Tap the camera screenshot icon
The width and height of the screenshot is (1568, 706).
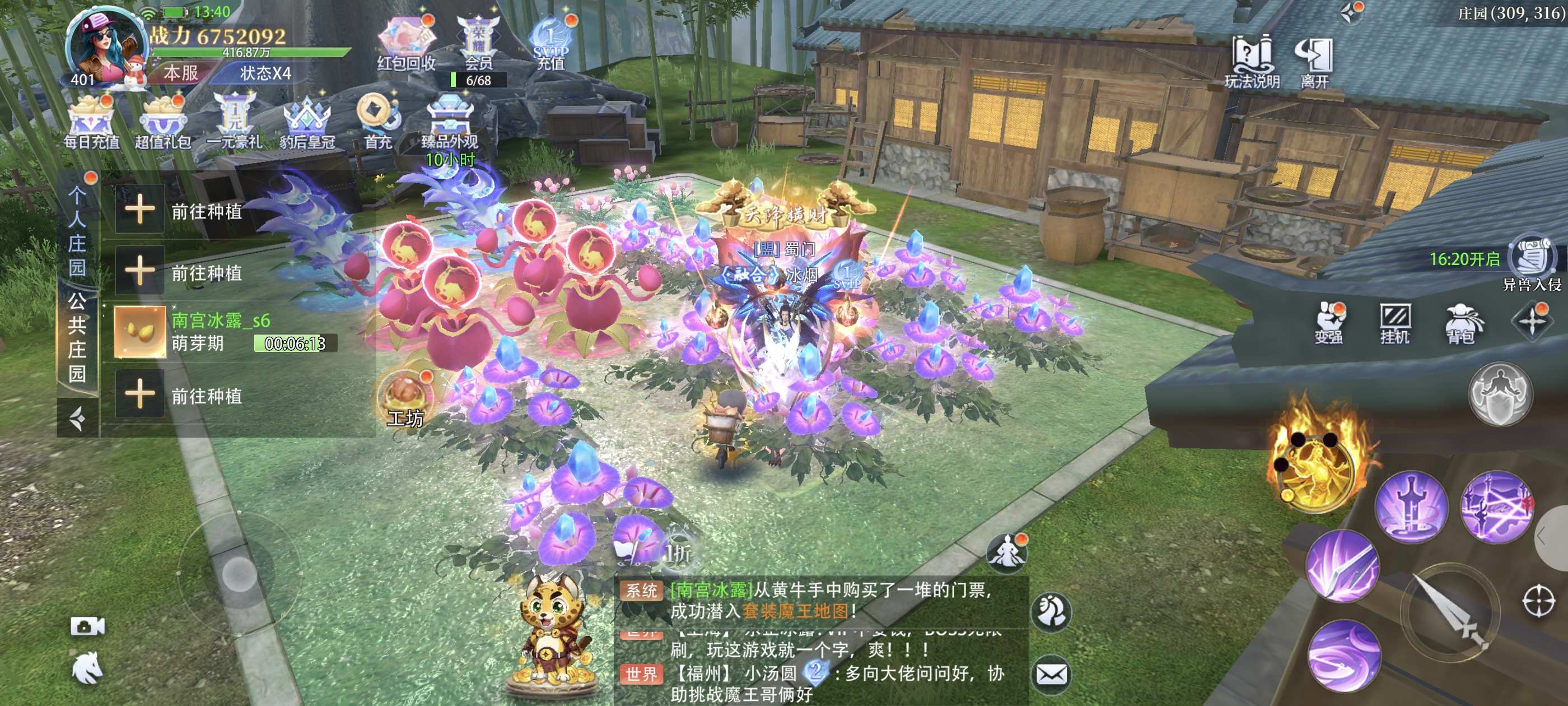(87, 626)
